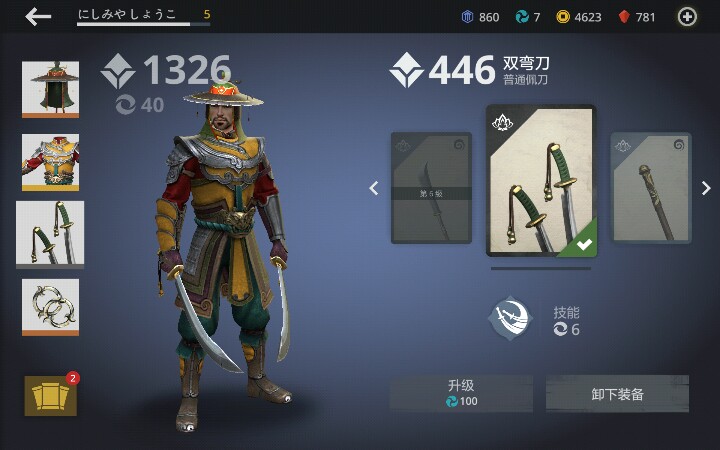
Task: Select the helmet equipment slot
Action: pos(50,89)
